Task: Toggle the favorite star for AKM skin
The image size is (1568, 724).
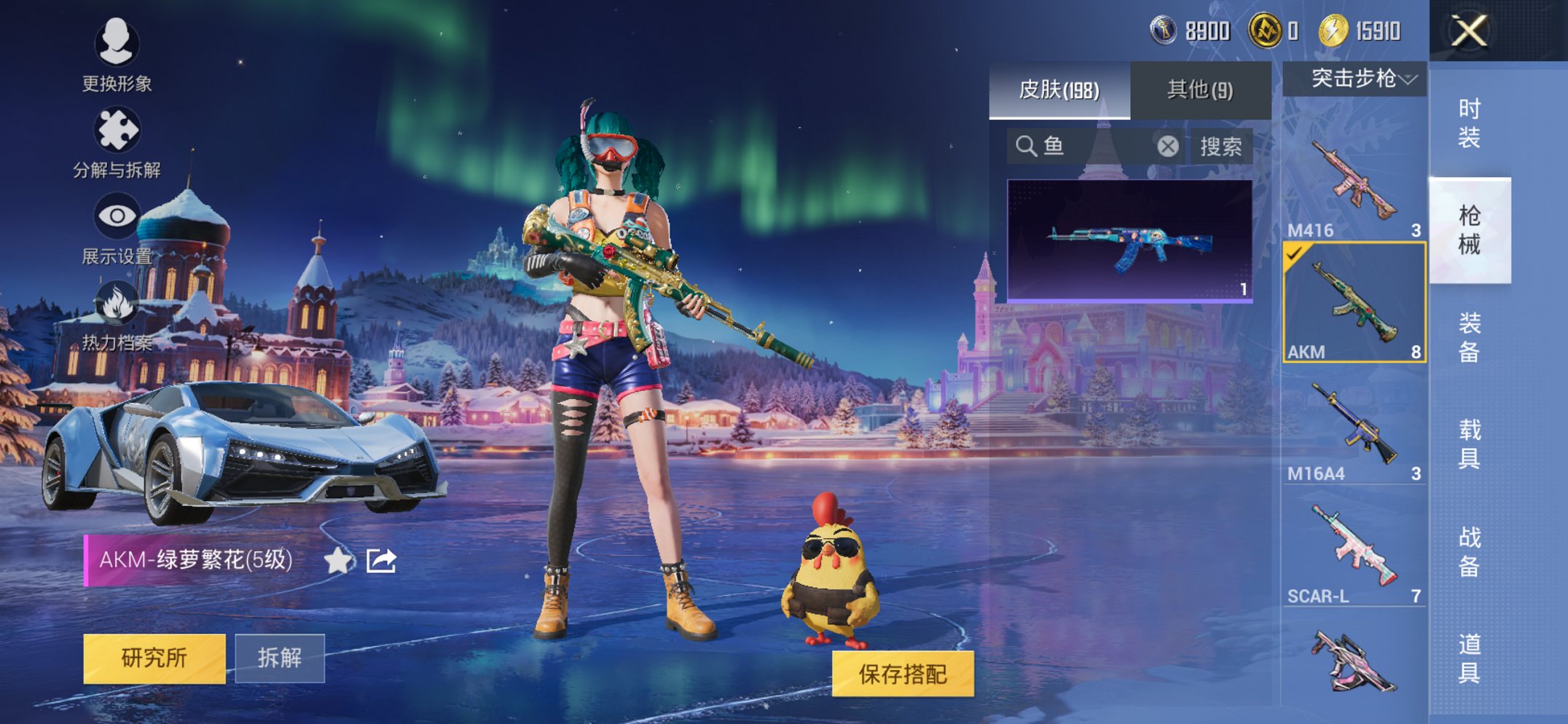Action: [x=337, y=562]
